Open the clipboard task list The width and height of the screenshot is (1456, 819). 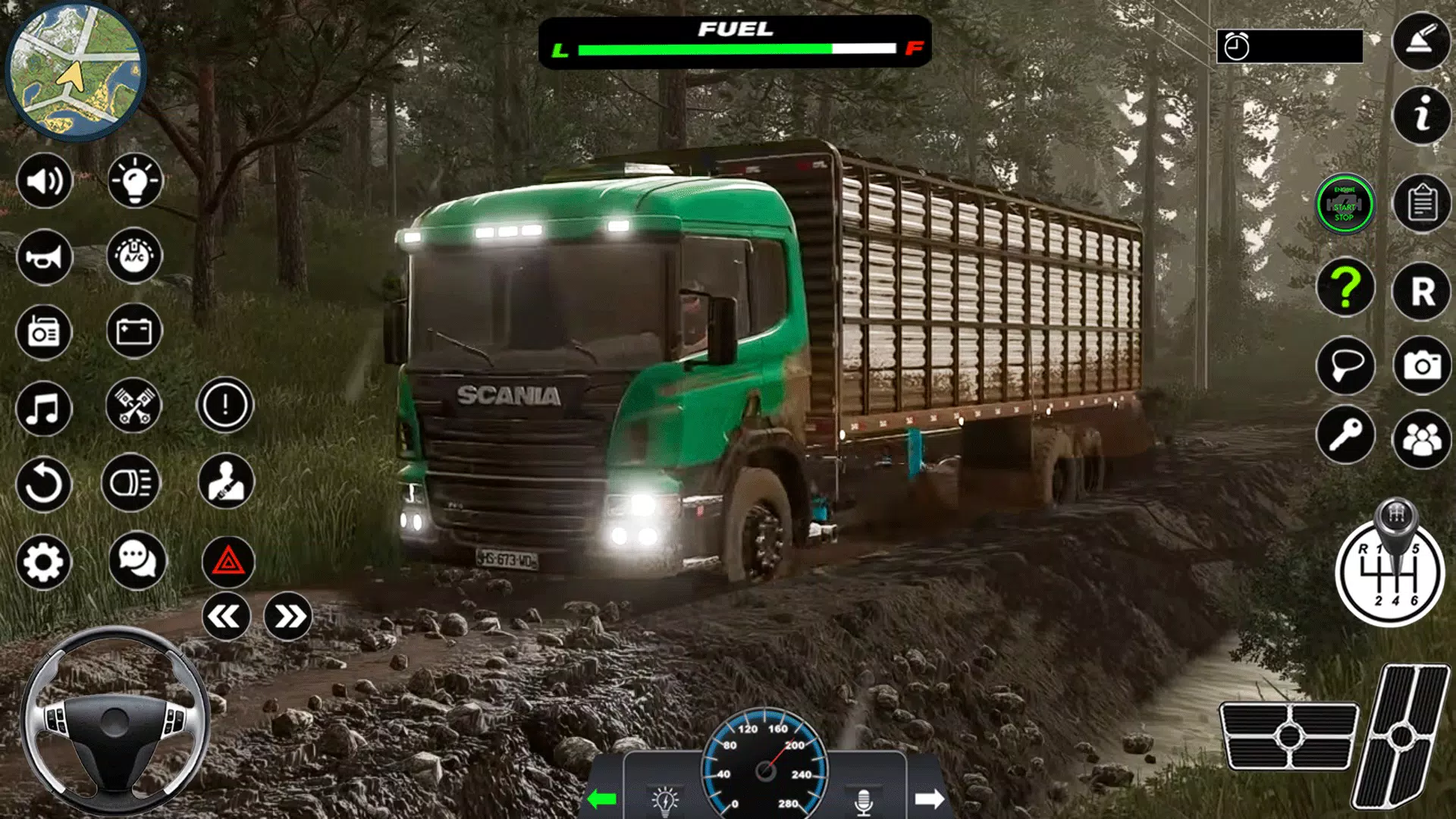pos(1422,205)
